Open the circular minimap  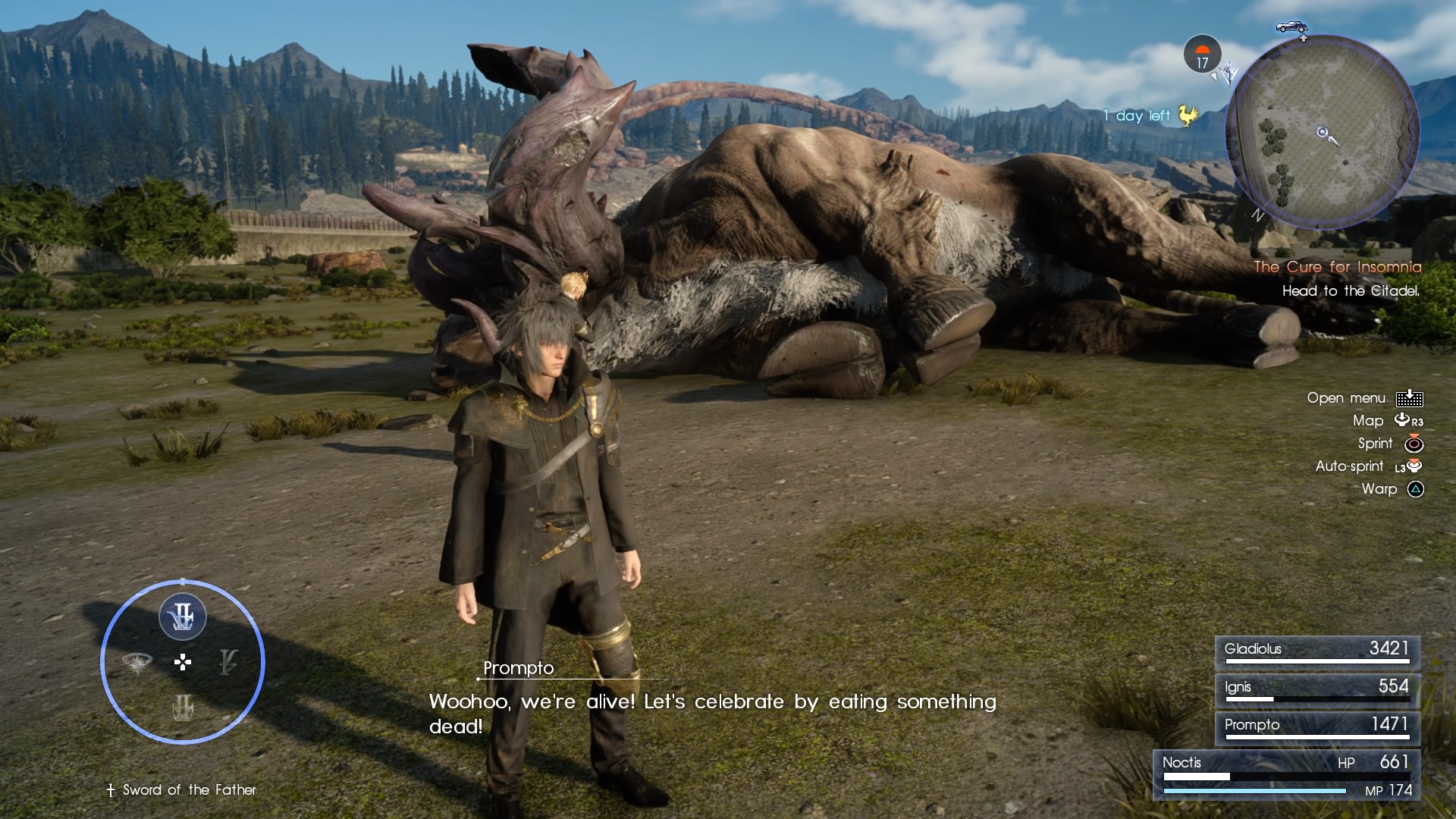click(x=1322, y=132)
